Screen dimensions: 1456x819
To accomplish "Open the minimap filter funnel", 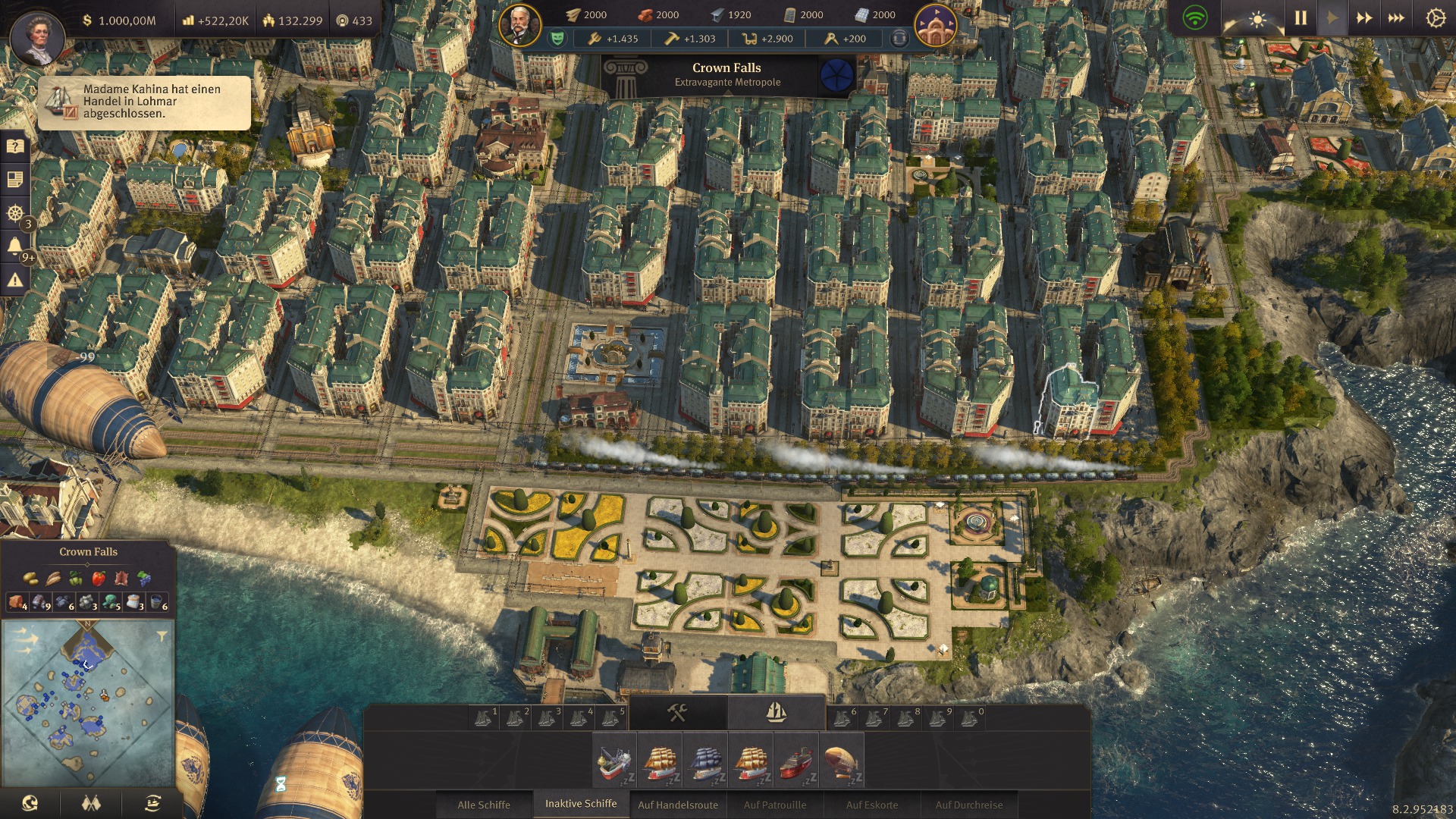I will point(162,636).
